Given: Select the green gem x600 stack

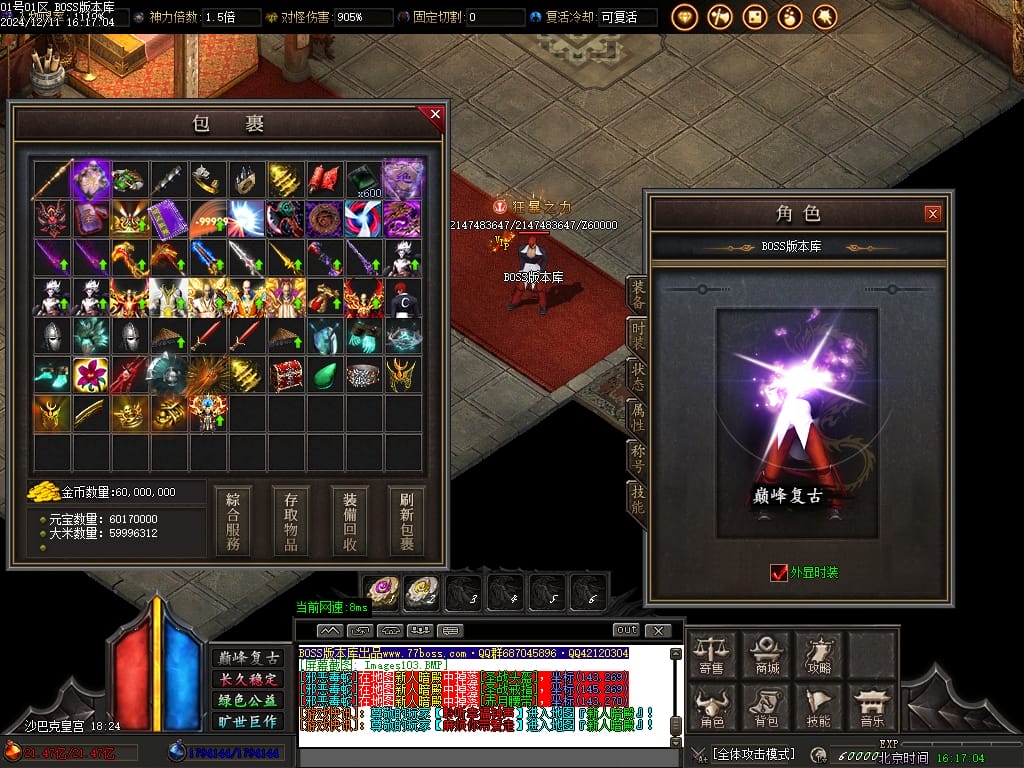Looking at the screenshot, I should [364, 180].
